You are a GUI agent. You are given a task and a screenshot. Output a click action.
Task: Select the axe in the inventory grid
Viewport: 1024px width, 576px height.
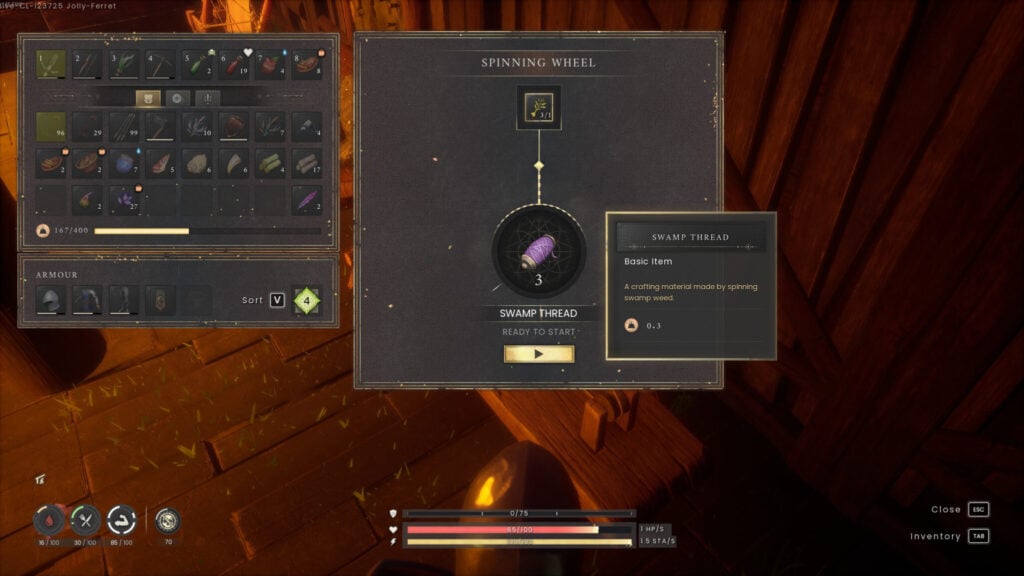click(161, 126)
